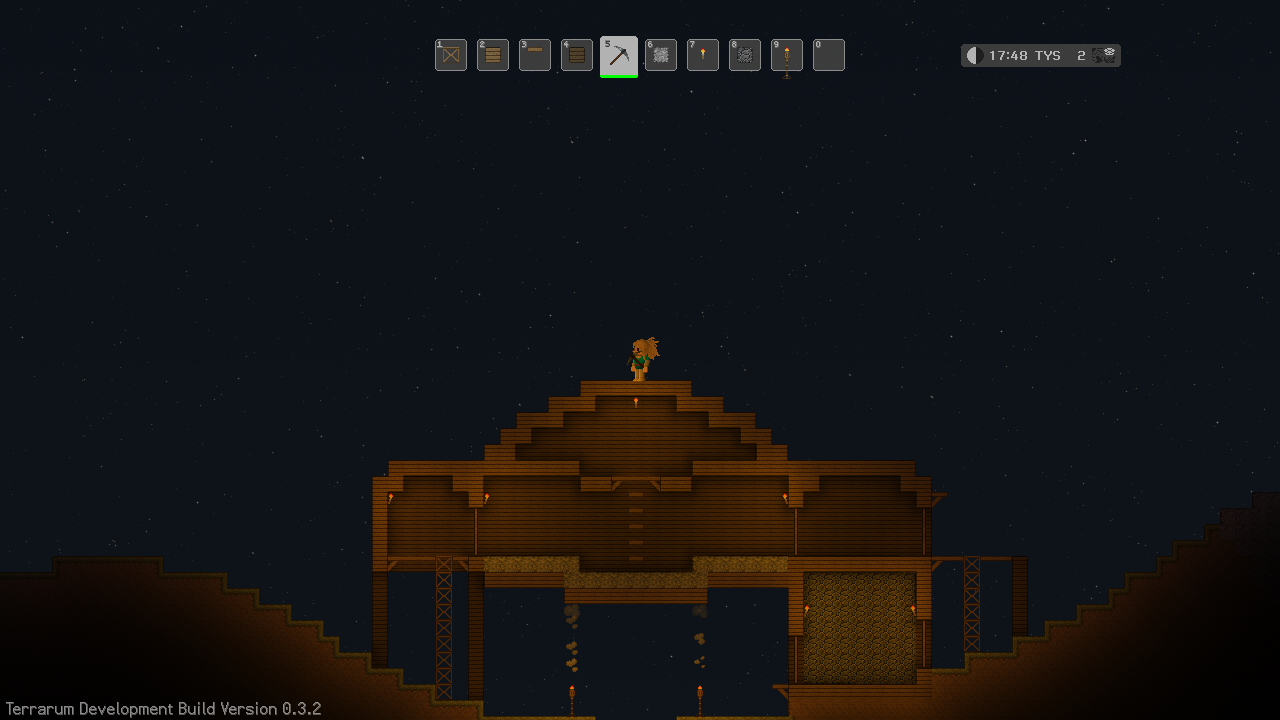Choose the small torch in slot 7

703,55
